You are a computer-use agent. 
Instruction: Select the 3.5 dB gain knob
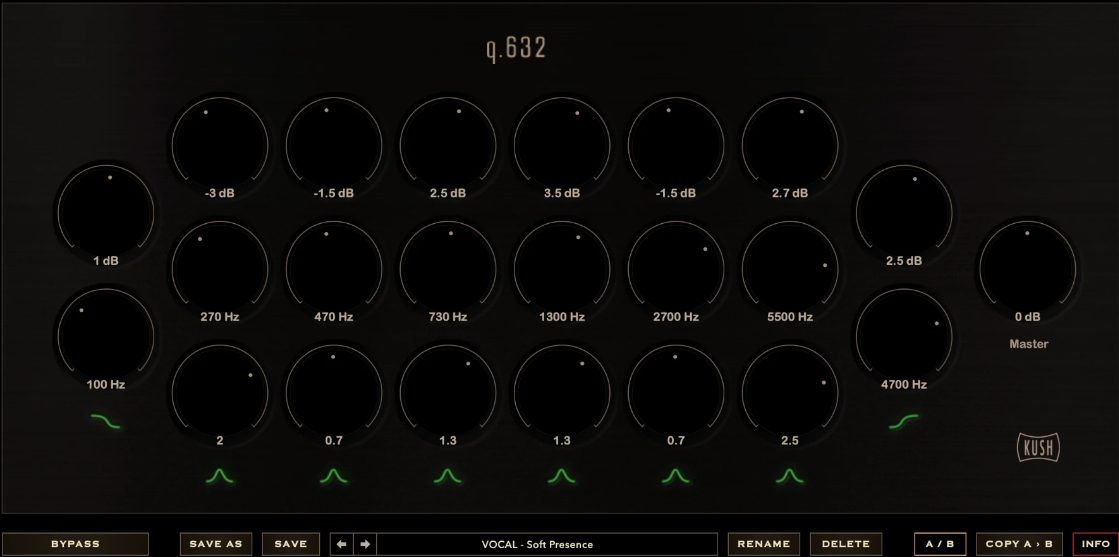point(561,146)
